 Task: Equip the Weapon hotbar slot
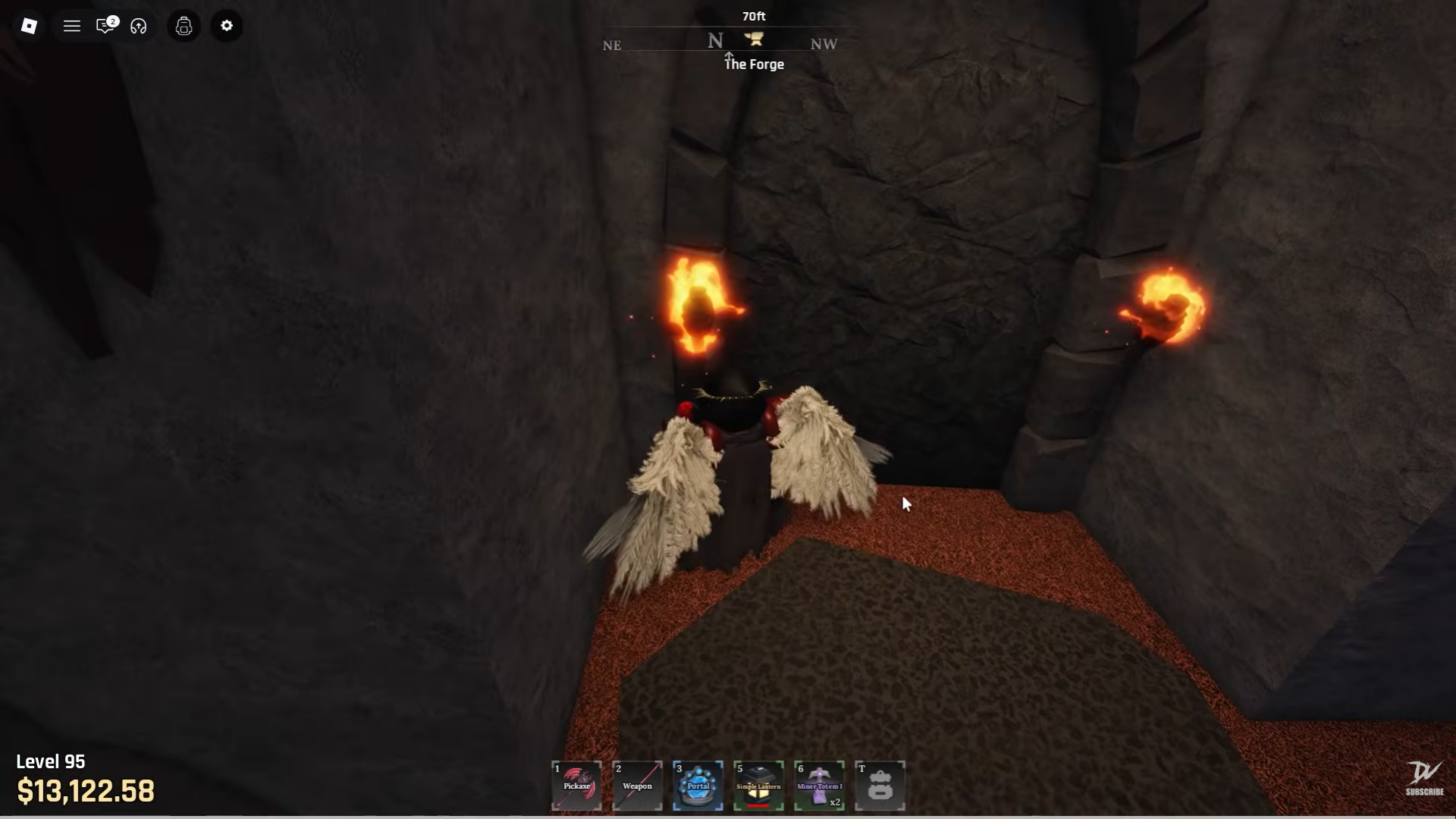(637, 786)
